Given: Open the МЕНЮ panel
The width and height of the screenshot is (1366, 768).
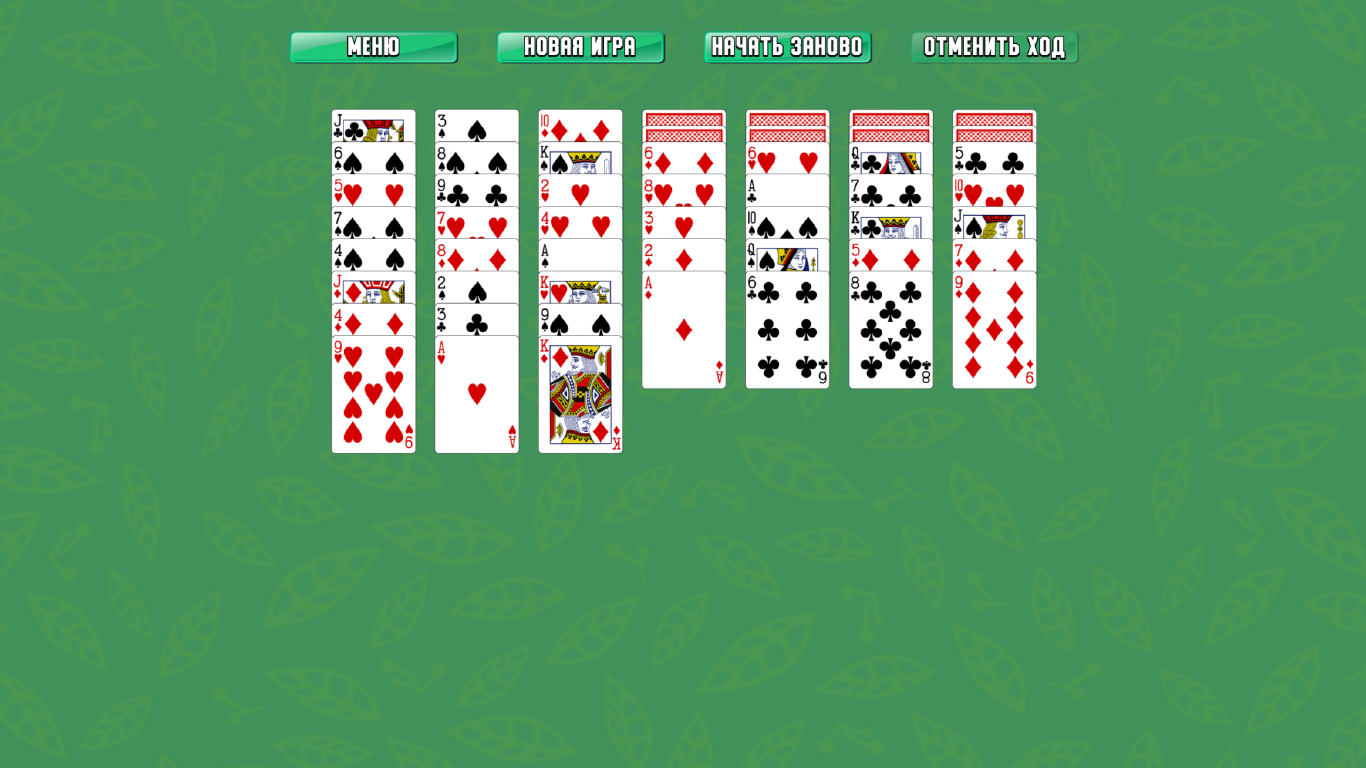Looking at the screenshot, I should click(x=373, y=46).
